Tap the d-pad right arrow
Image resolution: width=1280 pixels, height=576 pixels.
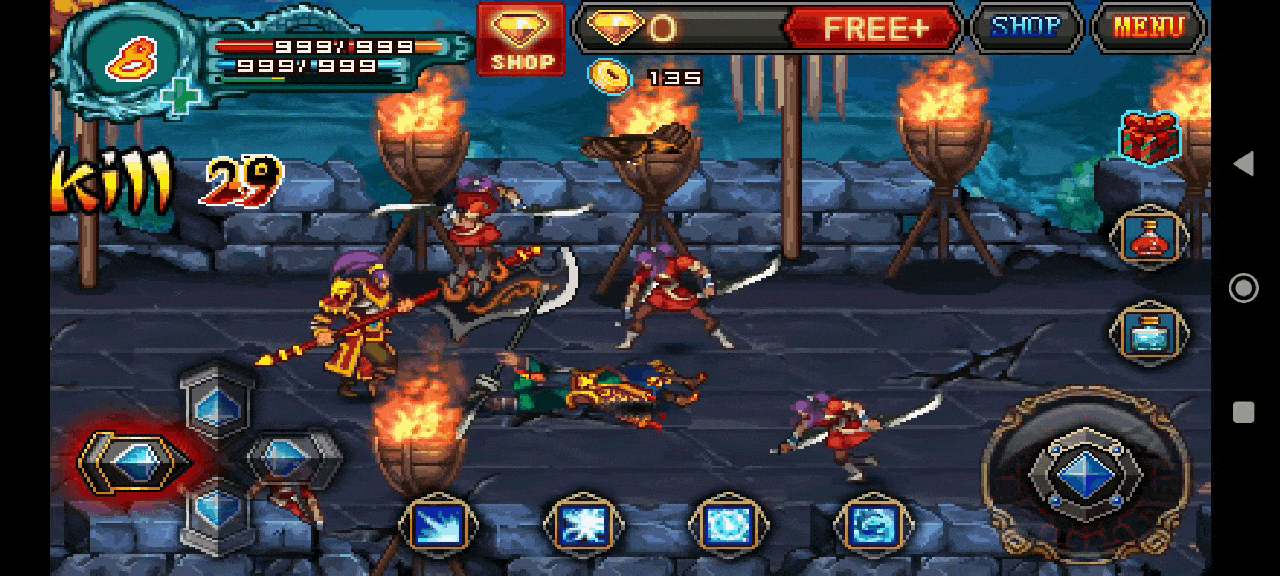tap(290, 459)
